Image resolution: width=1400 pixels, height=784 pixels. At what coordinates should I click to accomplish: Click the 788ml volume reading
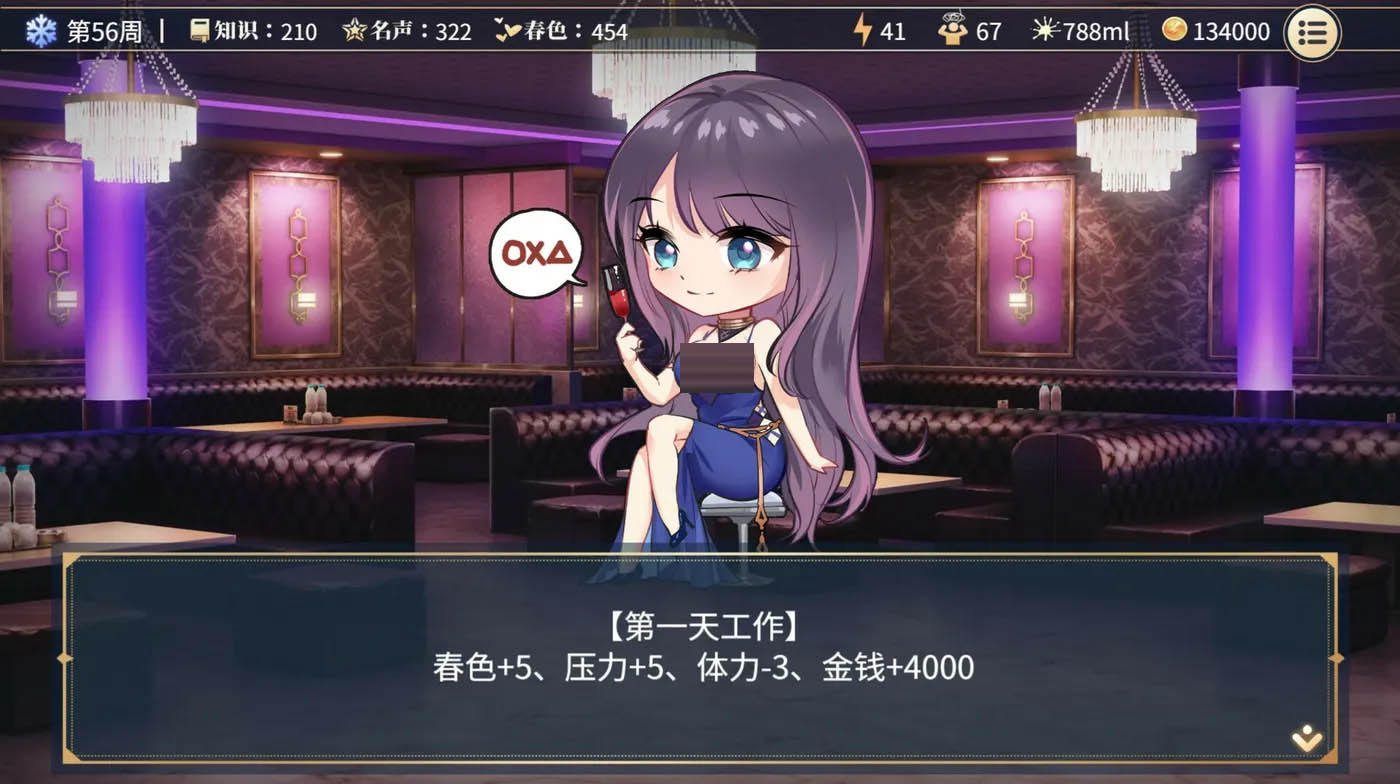(x=1095, y=31)
